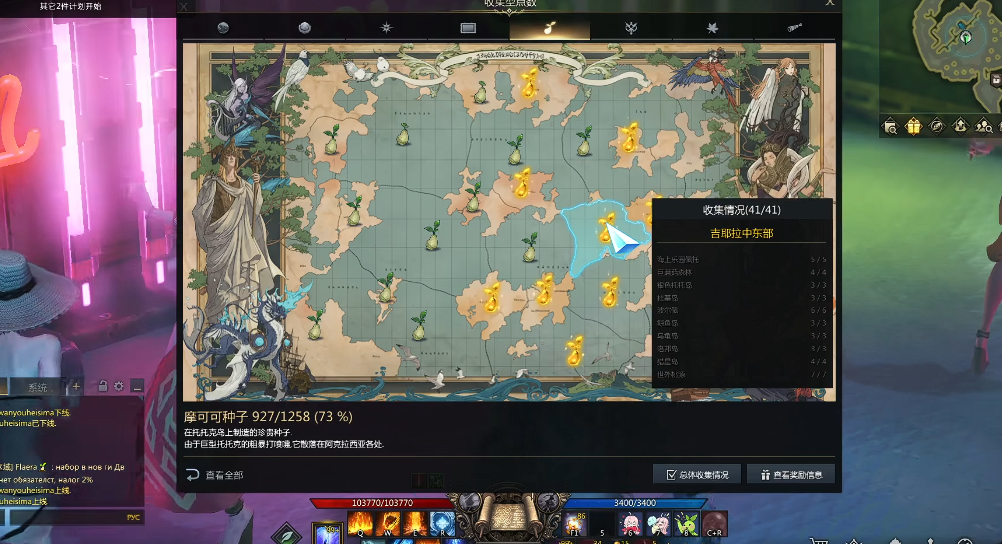Use the W flame skill
The height and width of the screenshot is (544, 1002).
click(x=388, y=523)
